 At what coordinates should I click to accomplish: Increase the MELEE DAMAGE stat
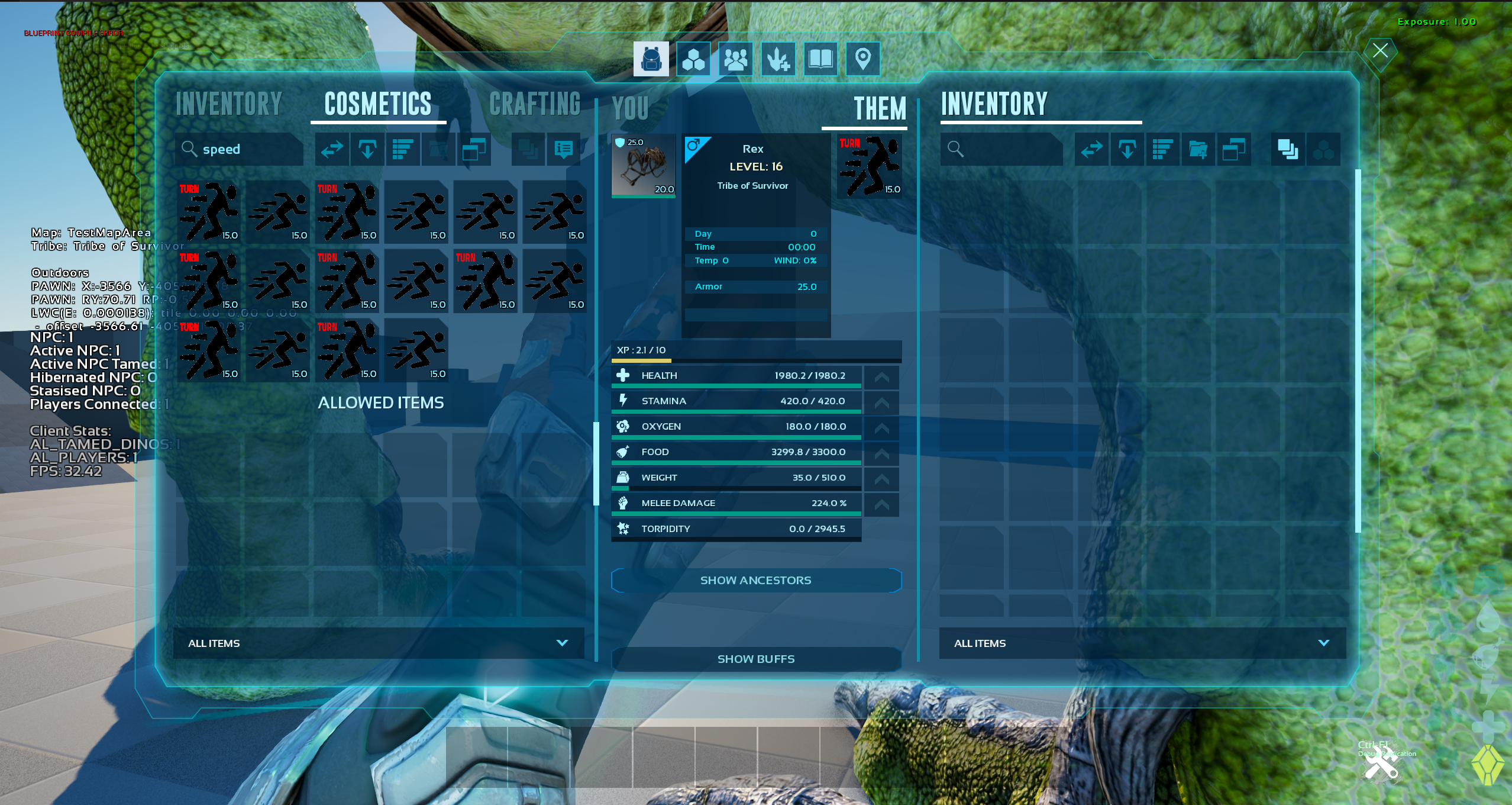[881, 504]
